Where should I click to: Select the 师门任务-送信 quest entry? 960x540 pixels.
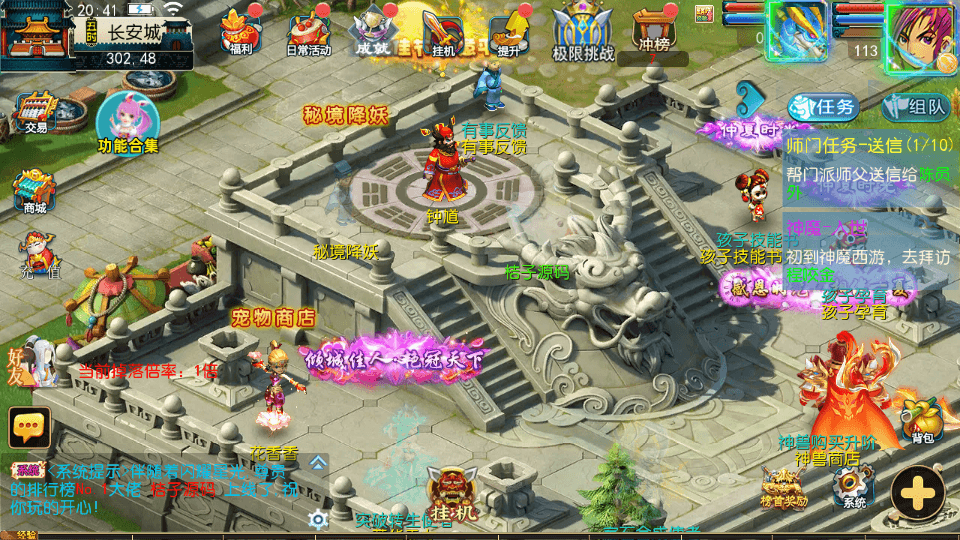(x=868, y=144)
